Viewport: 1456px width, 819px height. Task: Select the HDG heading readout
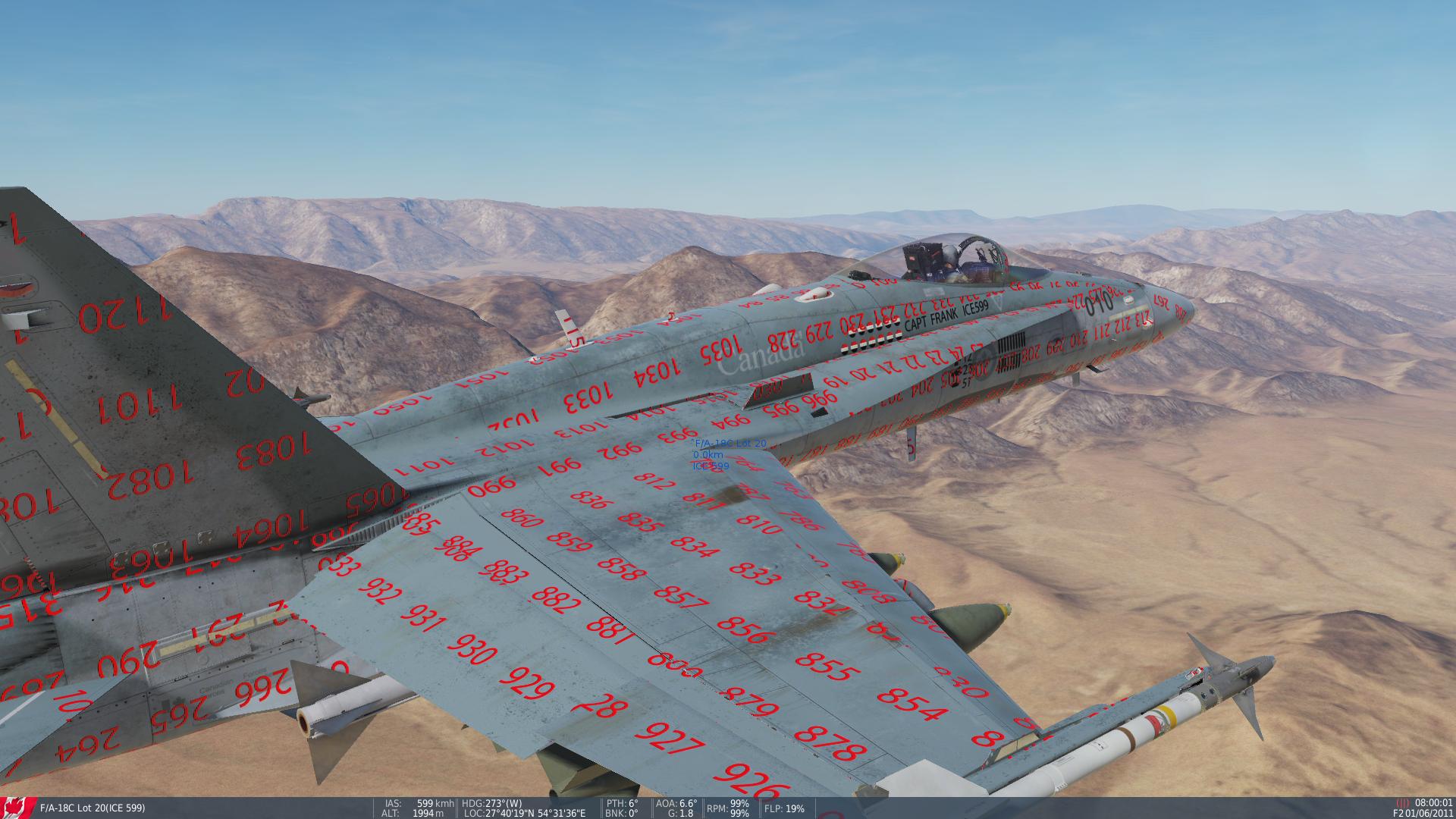click(x=493, y=805)
